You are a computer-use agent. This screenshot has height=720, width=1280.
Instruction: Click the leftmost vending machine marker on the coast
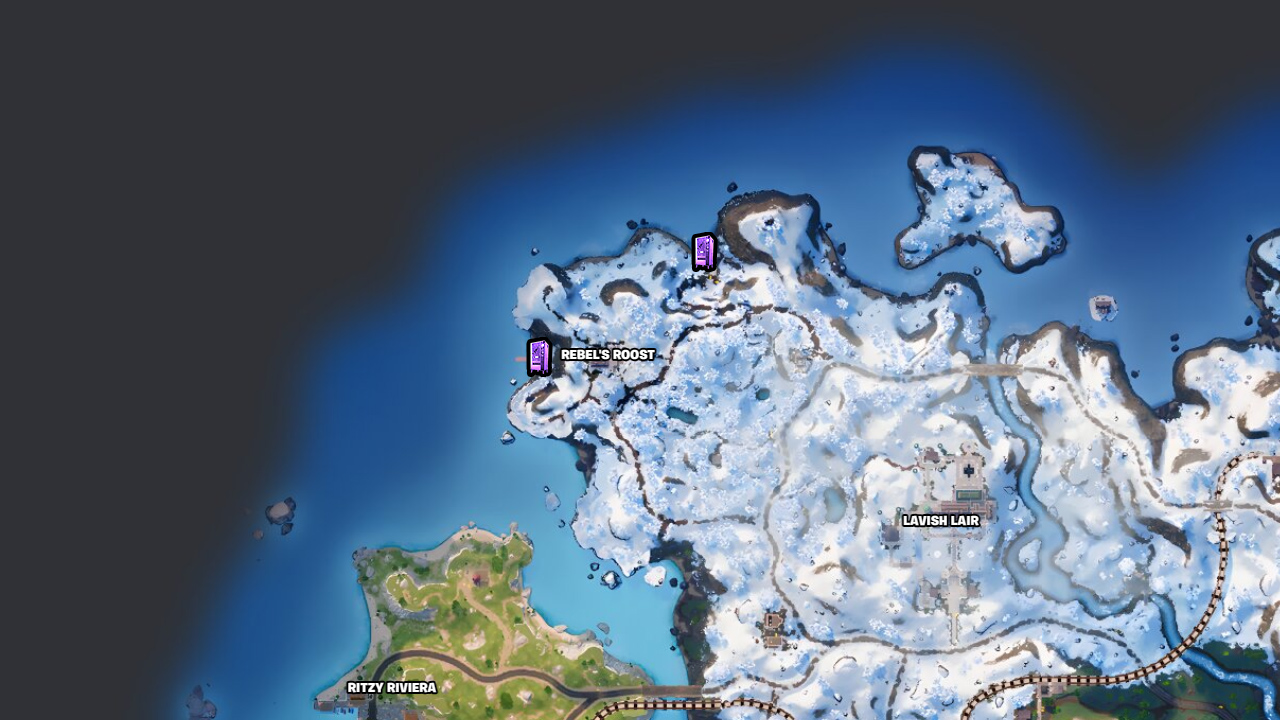538,358
